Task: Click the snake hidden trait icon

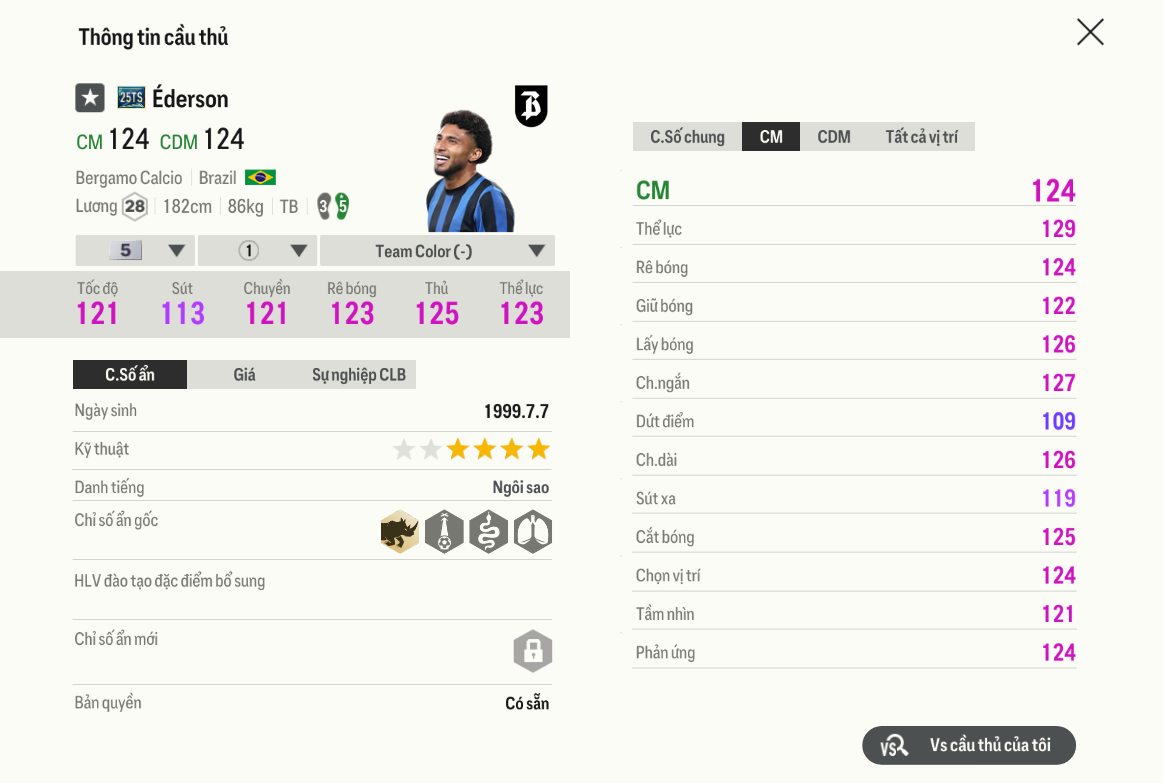Action: 488,532
